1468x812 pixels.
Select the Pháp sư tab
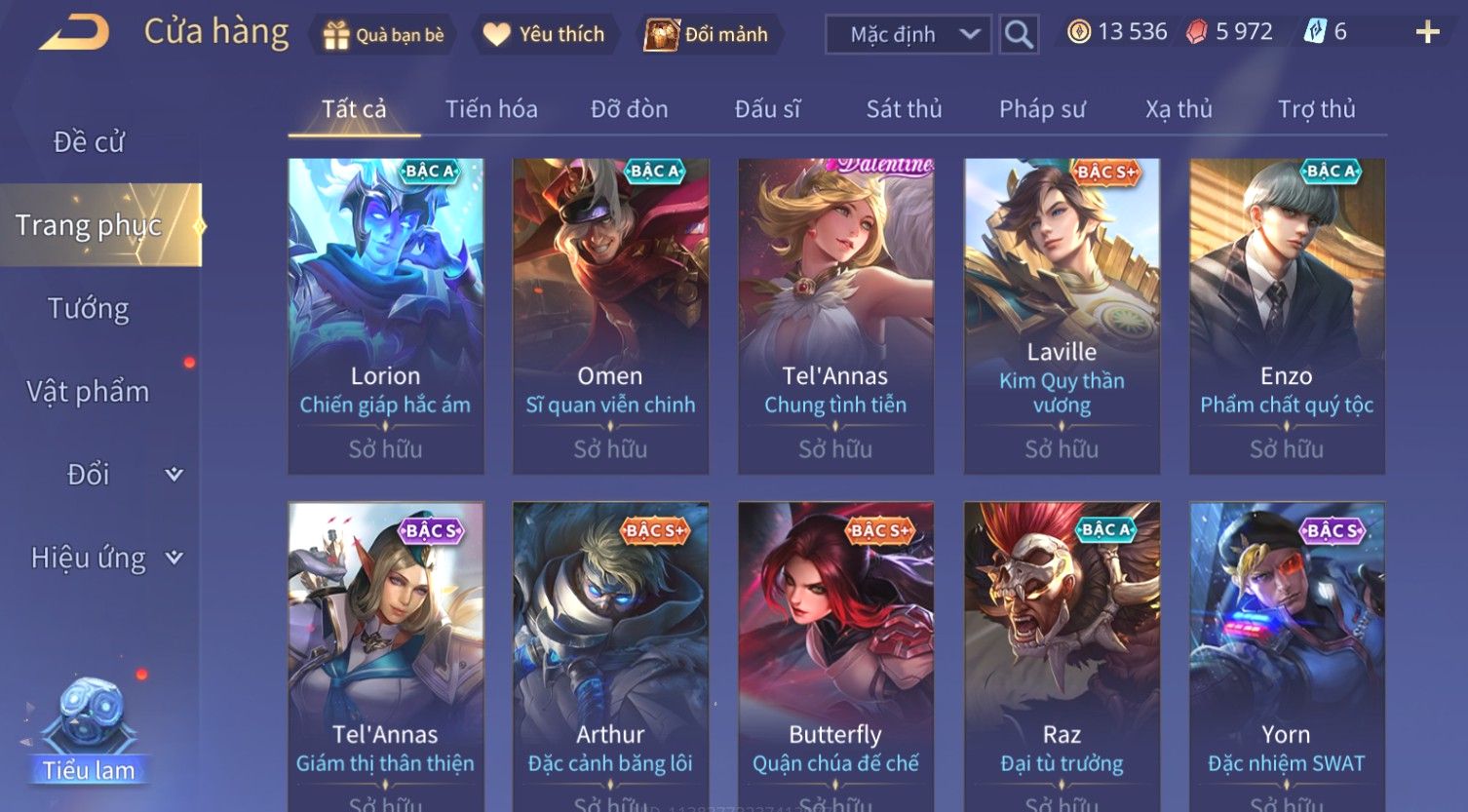coord(1041,109)
